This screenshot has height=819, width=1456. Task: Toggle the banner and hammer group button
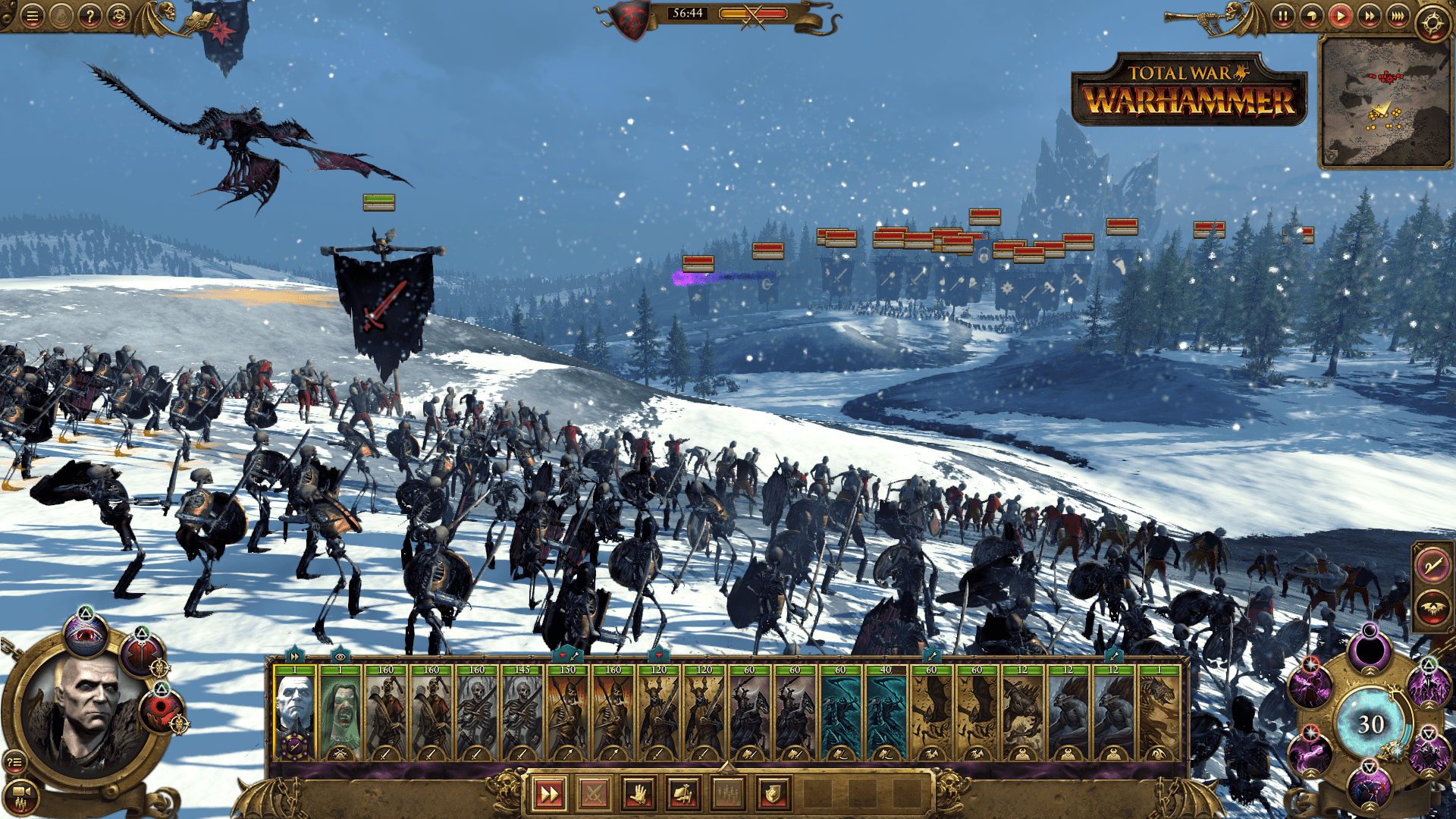point(682,794)
